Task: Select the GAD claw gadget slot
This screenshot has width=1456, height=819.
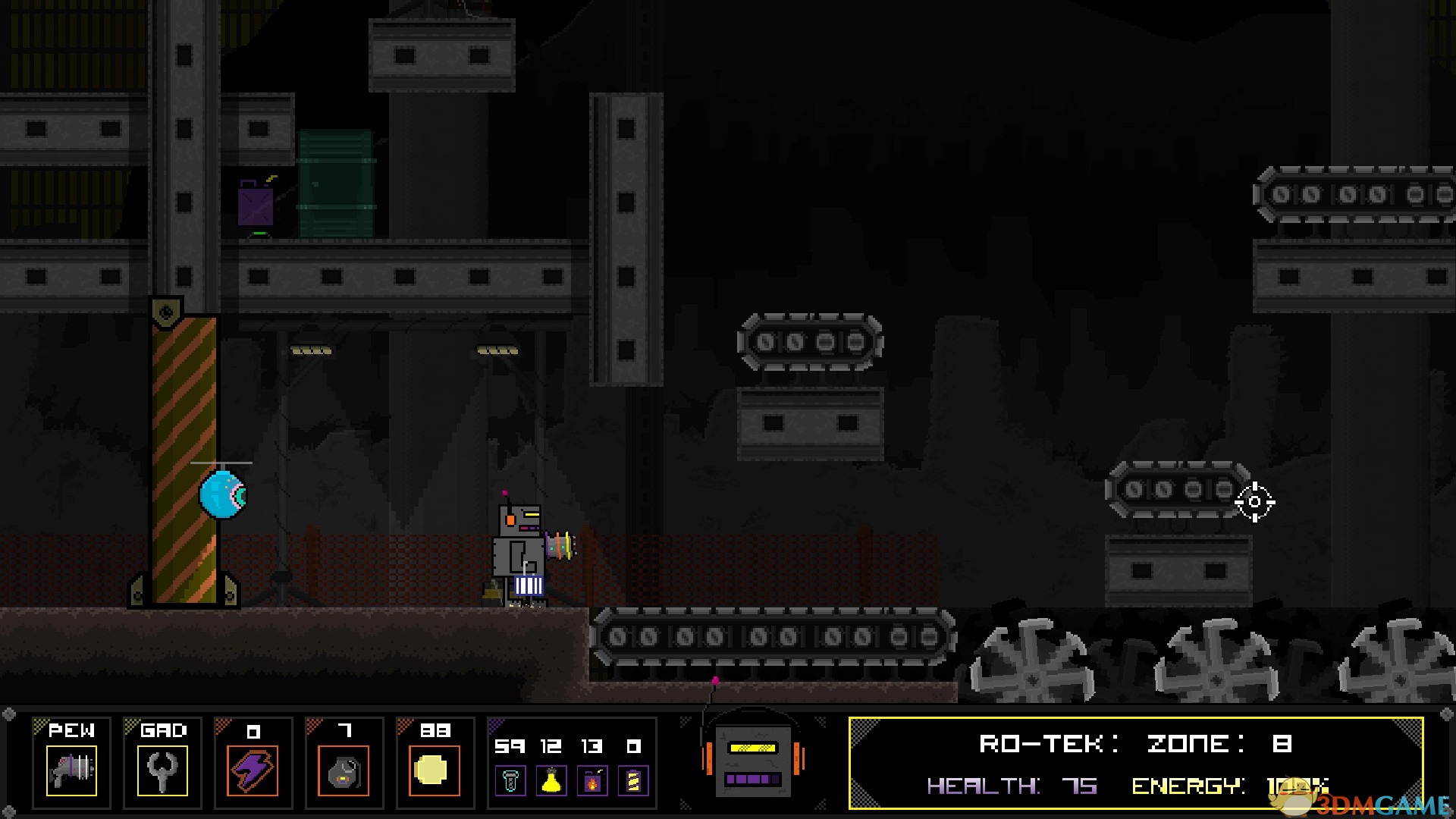Action: [x=162, y=770]
